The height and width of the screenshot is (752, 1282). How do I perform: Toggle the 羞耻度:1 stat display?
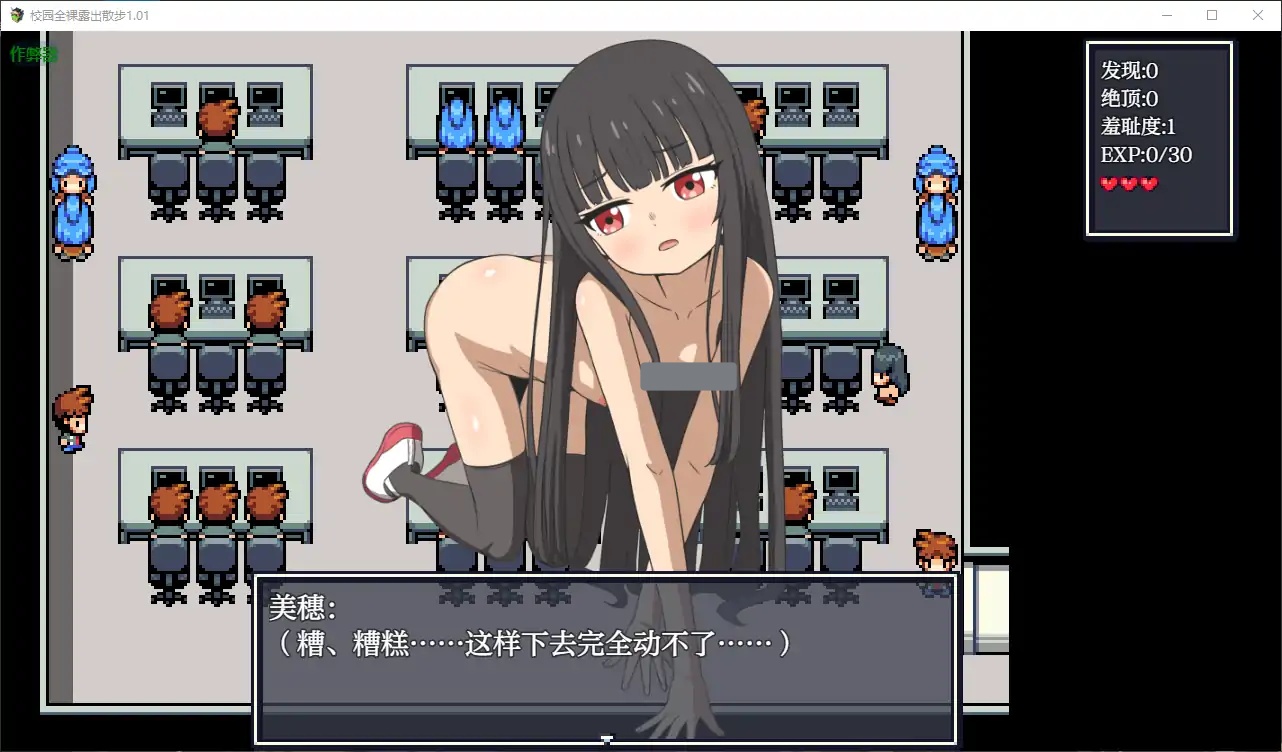pyautogui.click(x=1134, y=127)
